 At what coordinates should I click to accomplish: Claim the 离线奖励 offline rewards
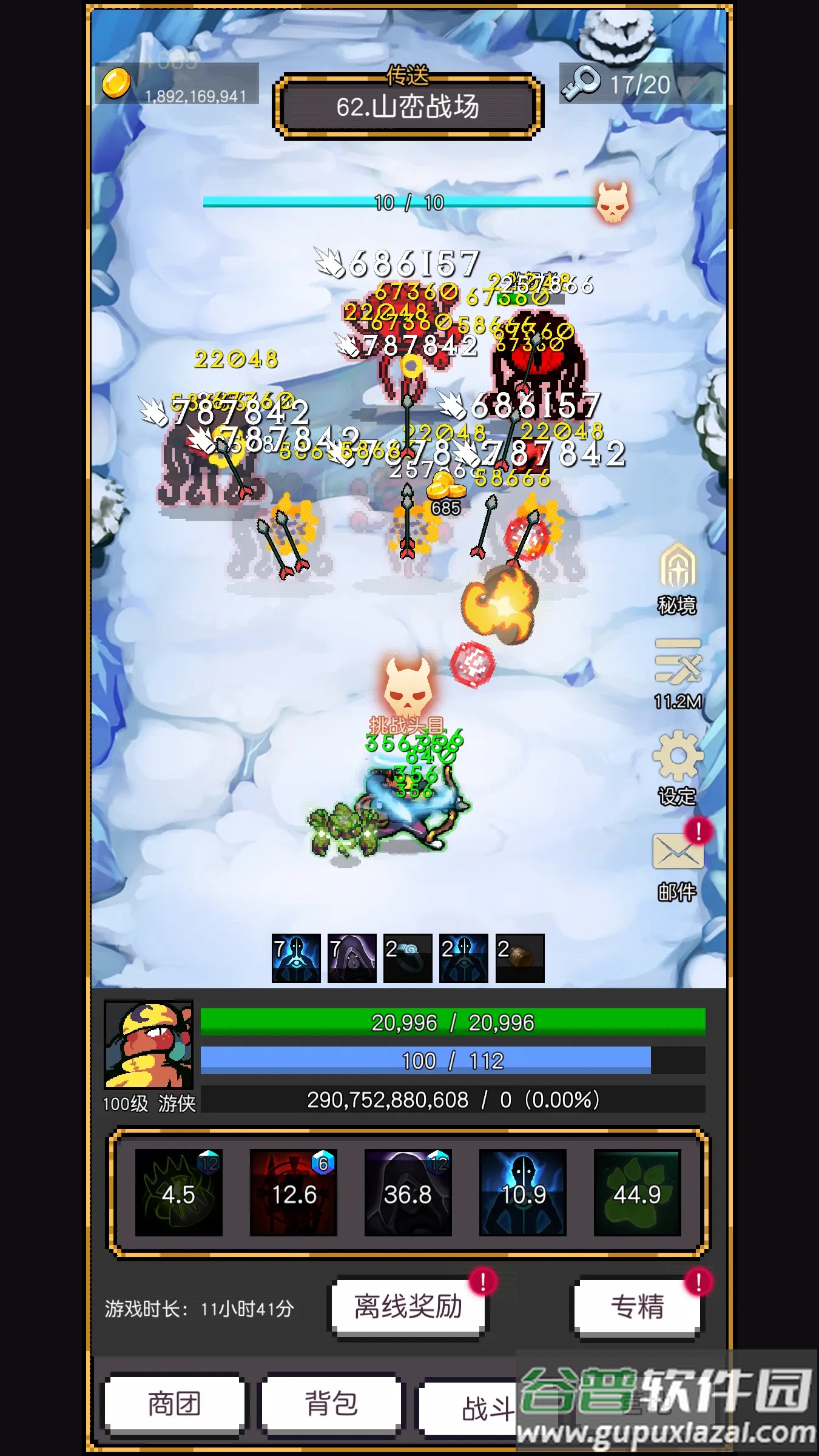pyautogui.click(x=408, y=1307)
